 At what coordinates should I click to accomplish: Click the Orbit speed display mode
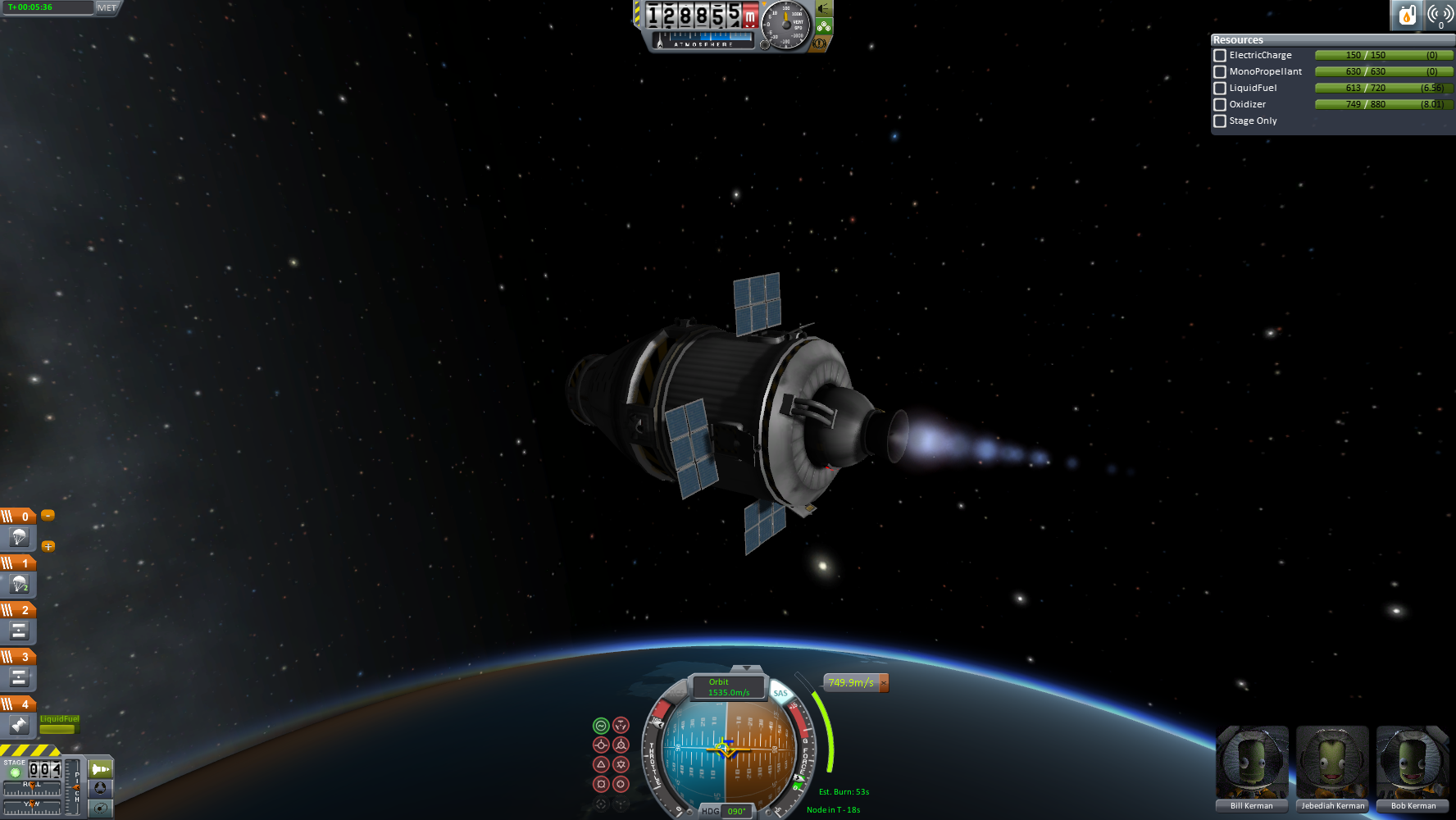click(x=729, y=687)
